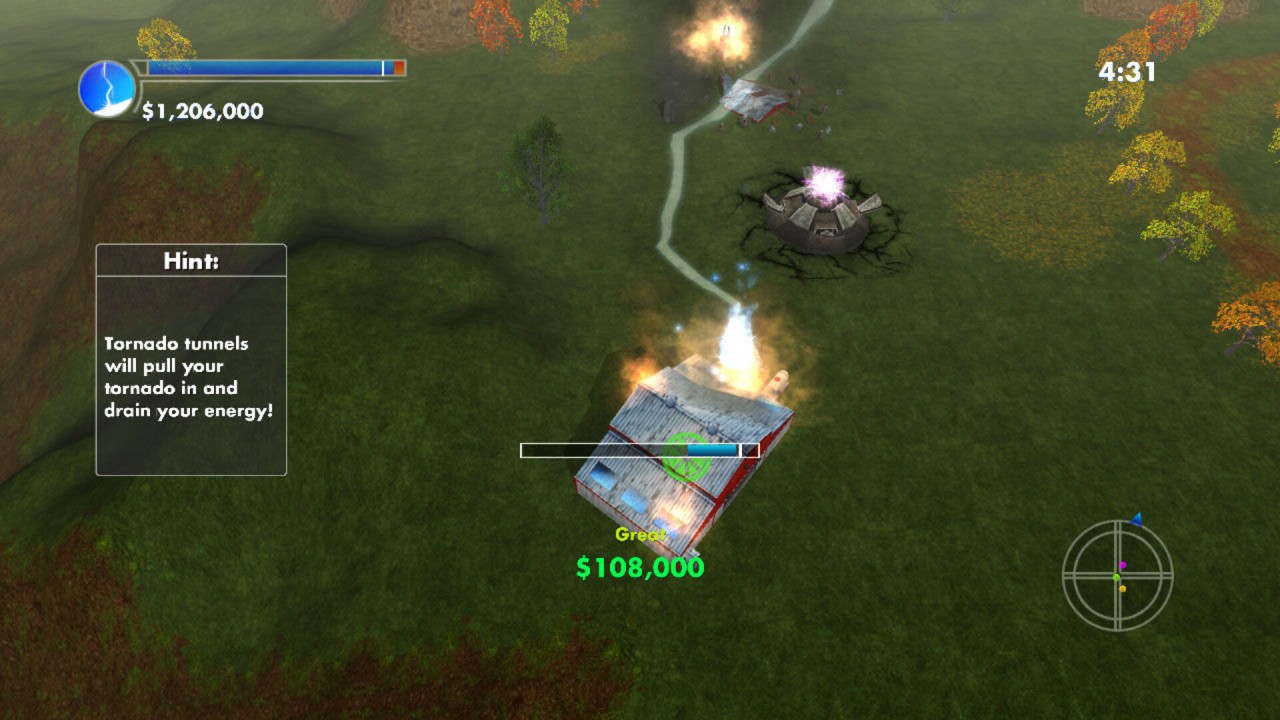Click the yellow dot on the minimap radar
Screen dimensions: 1280x720
(x=1122, y=589)
